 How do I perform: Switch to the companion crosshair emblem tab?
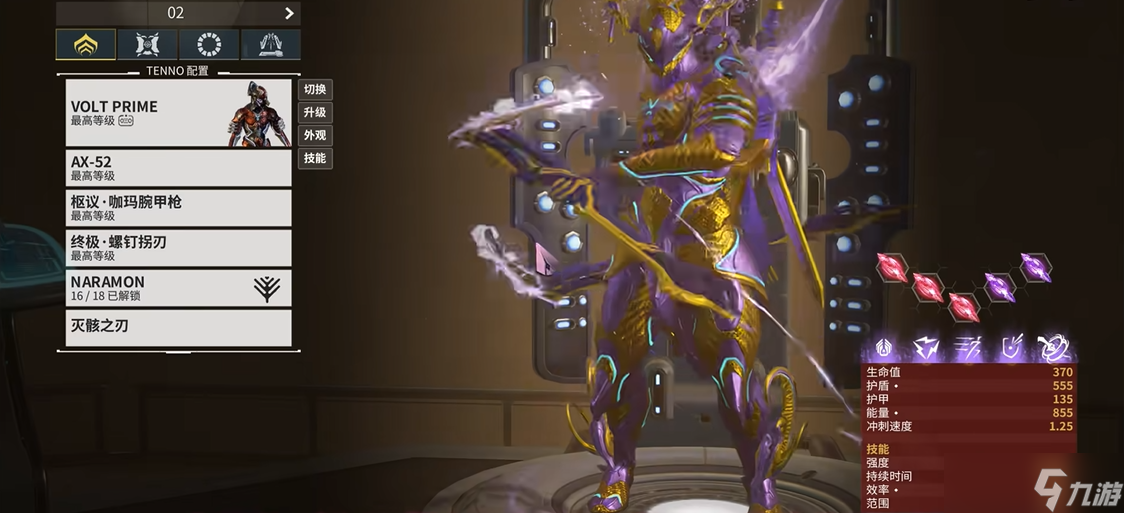coord(147,45)
